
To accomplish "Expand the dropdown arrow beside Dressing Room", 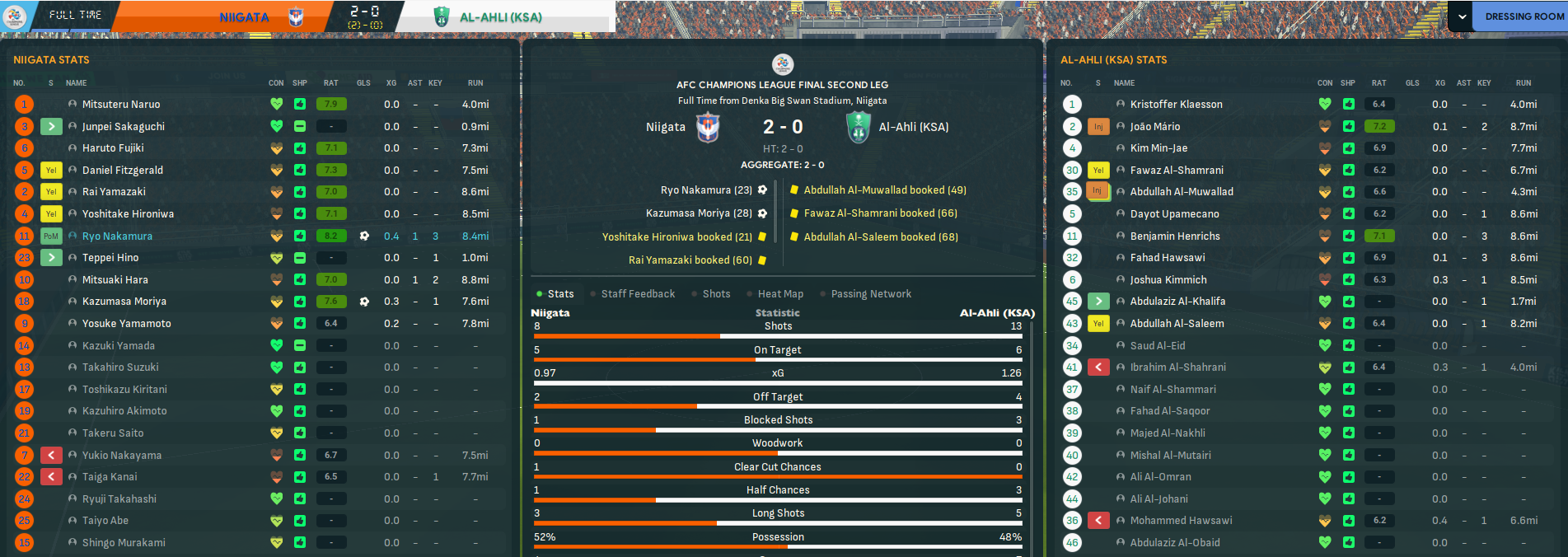I will click(x=1462, y=16).
